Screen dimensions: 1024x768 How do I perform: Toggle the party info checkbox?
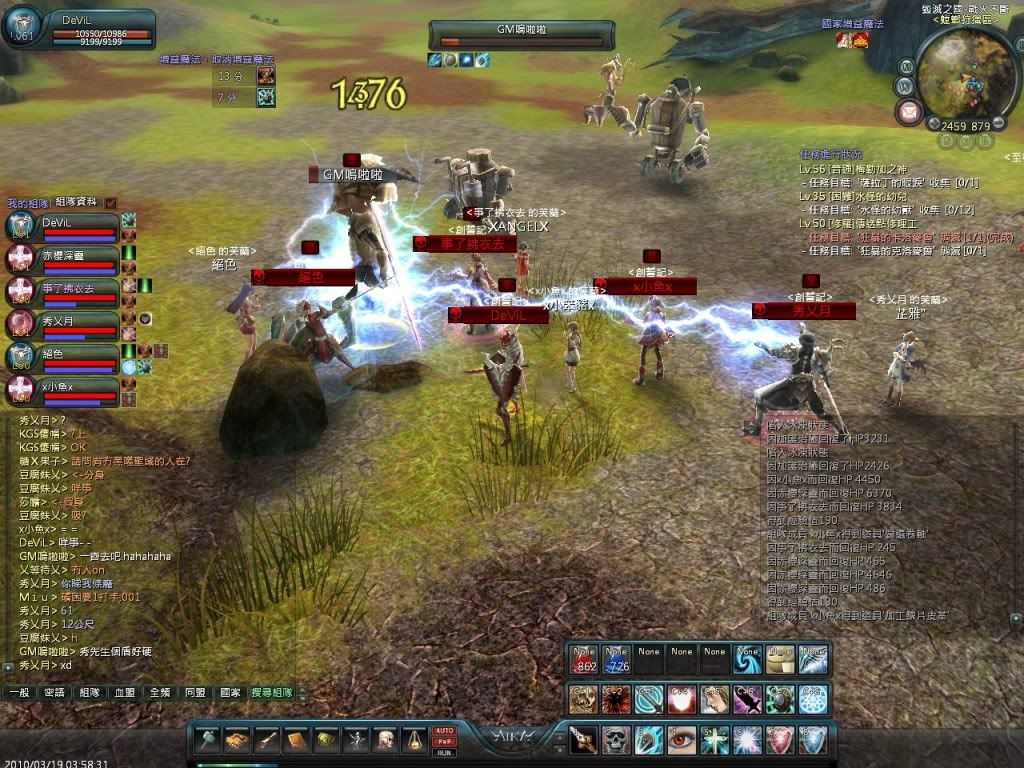point(111,202)
